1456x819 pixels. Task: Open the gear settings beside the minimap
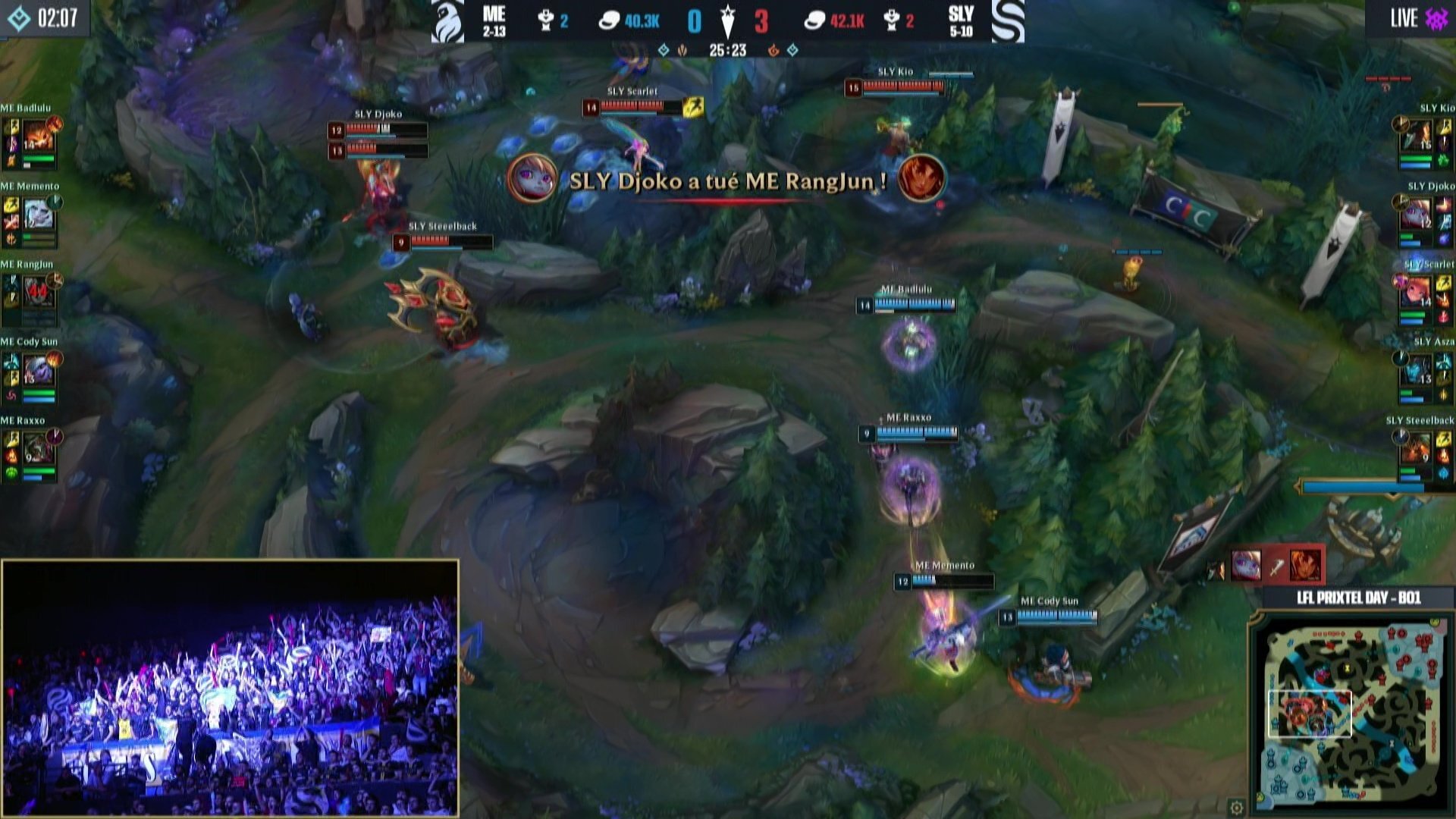click(x=1236, y=807)
